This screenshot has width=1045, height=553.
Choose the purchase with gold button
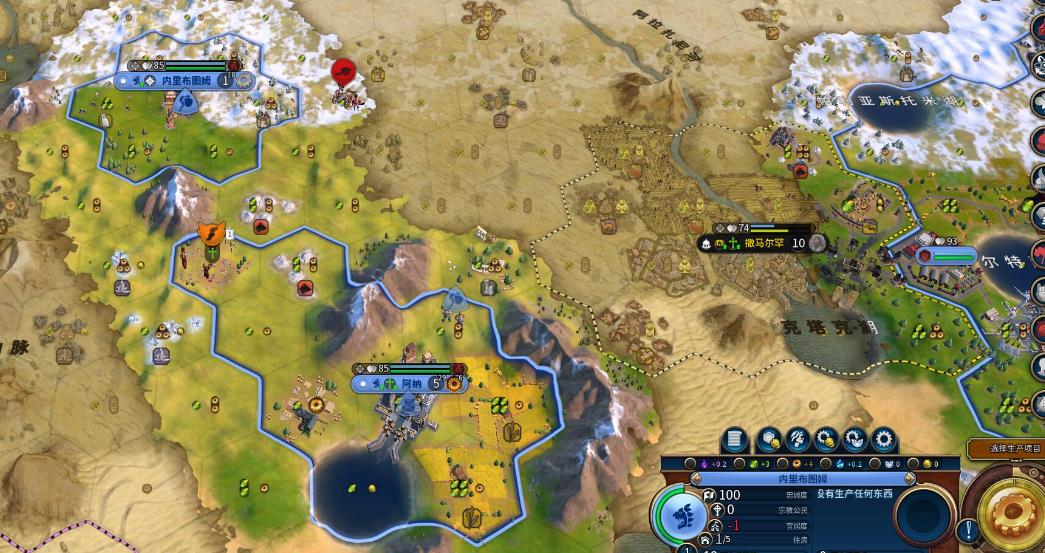(827, 440)
